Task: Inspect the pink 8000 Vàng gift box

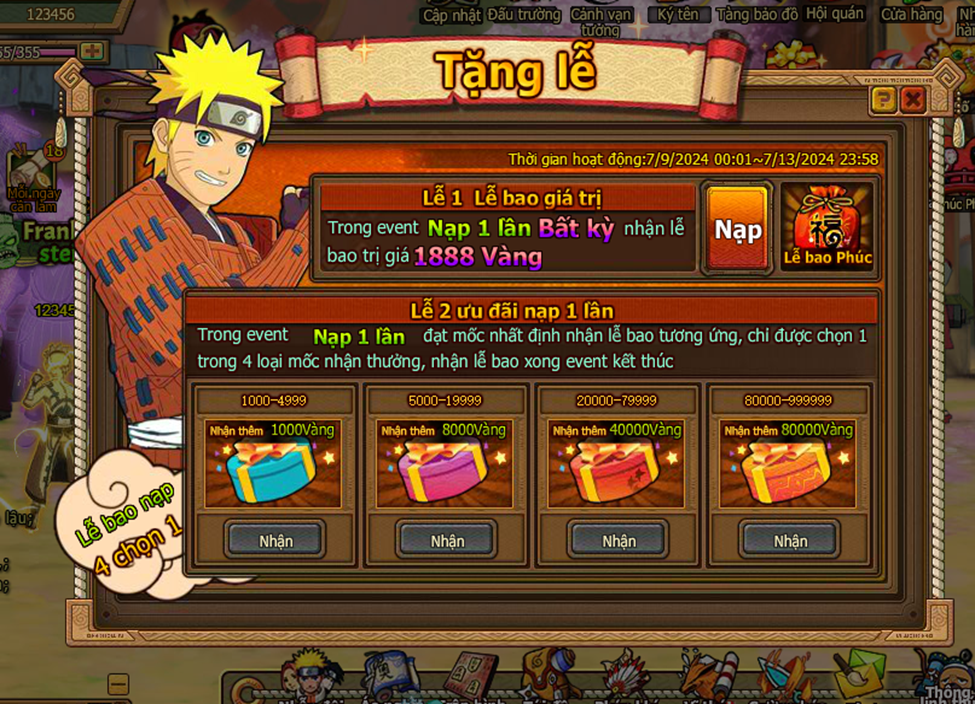Action: [444, 470]
